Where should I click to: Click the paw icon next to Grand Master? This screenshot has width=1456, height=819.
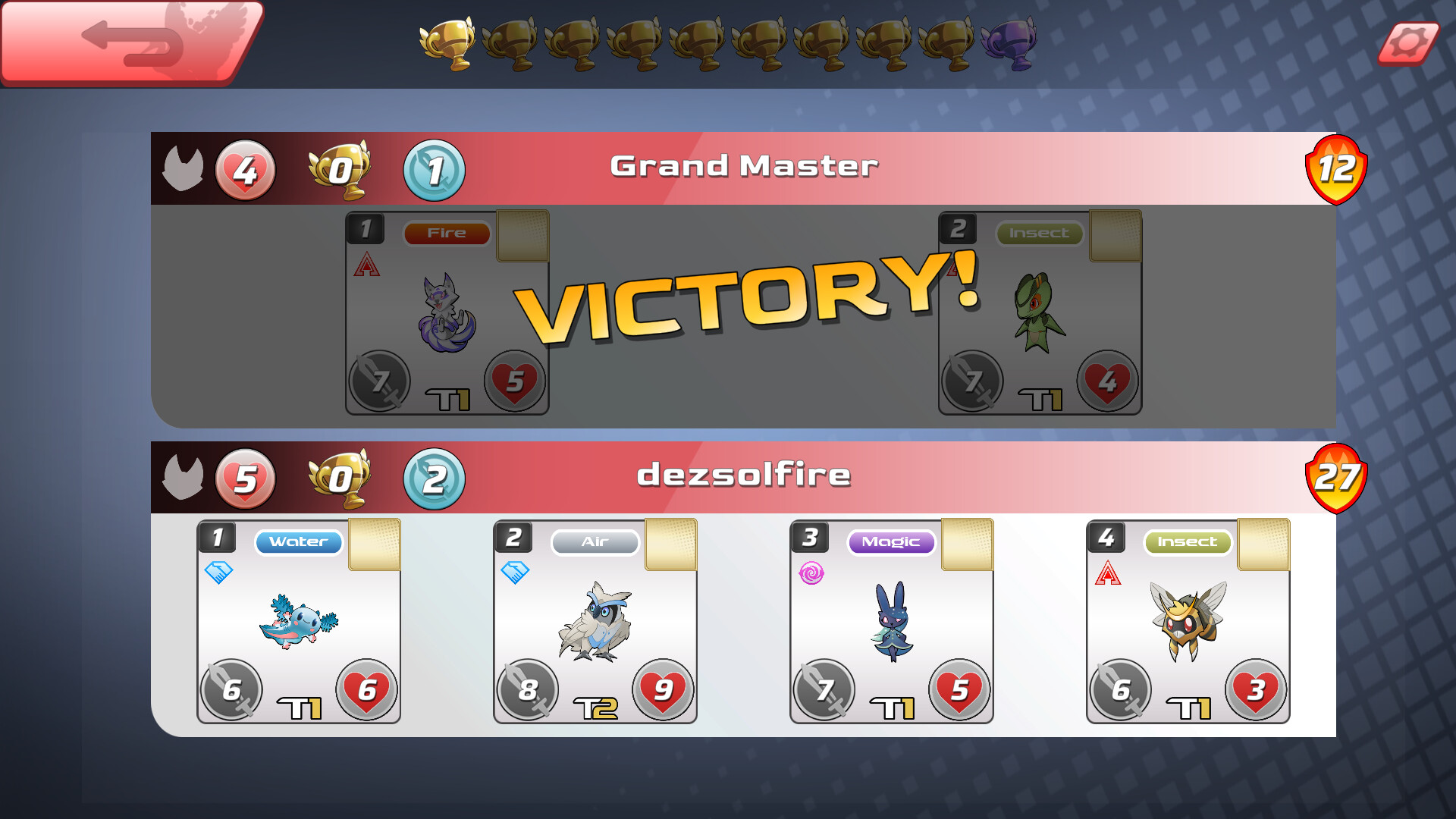click(182, 168)
